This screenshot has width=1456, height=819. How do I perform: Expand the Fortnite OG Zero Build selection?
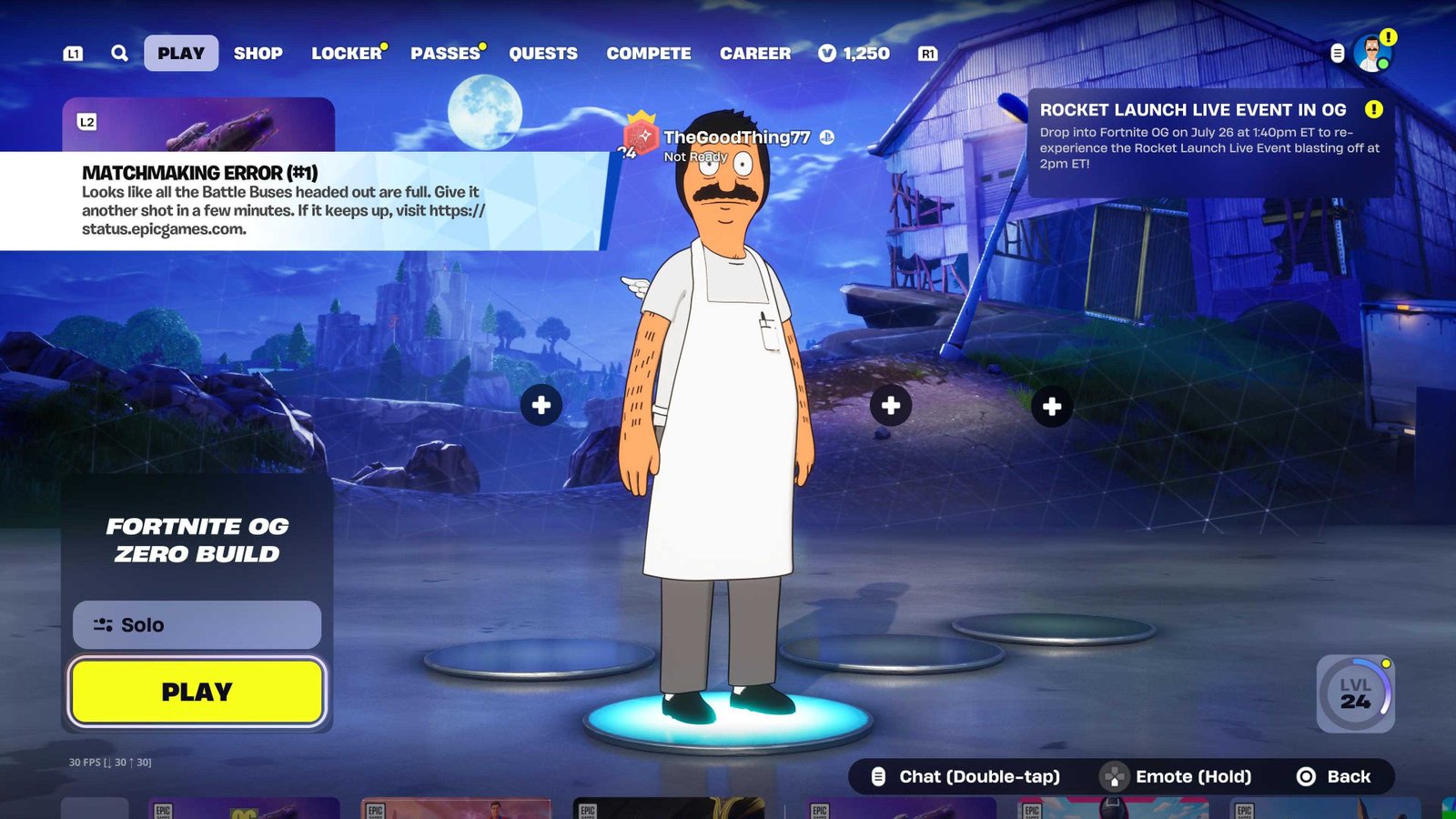[x=196, y=540]
